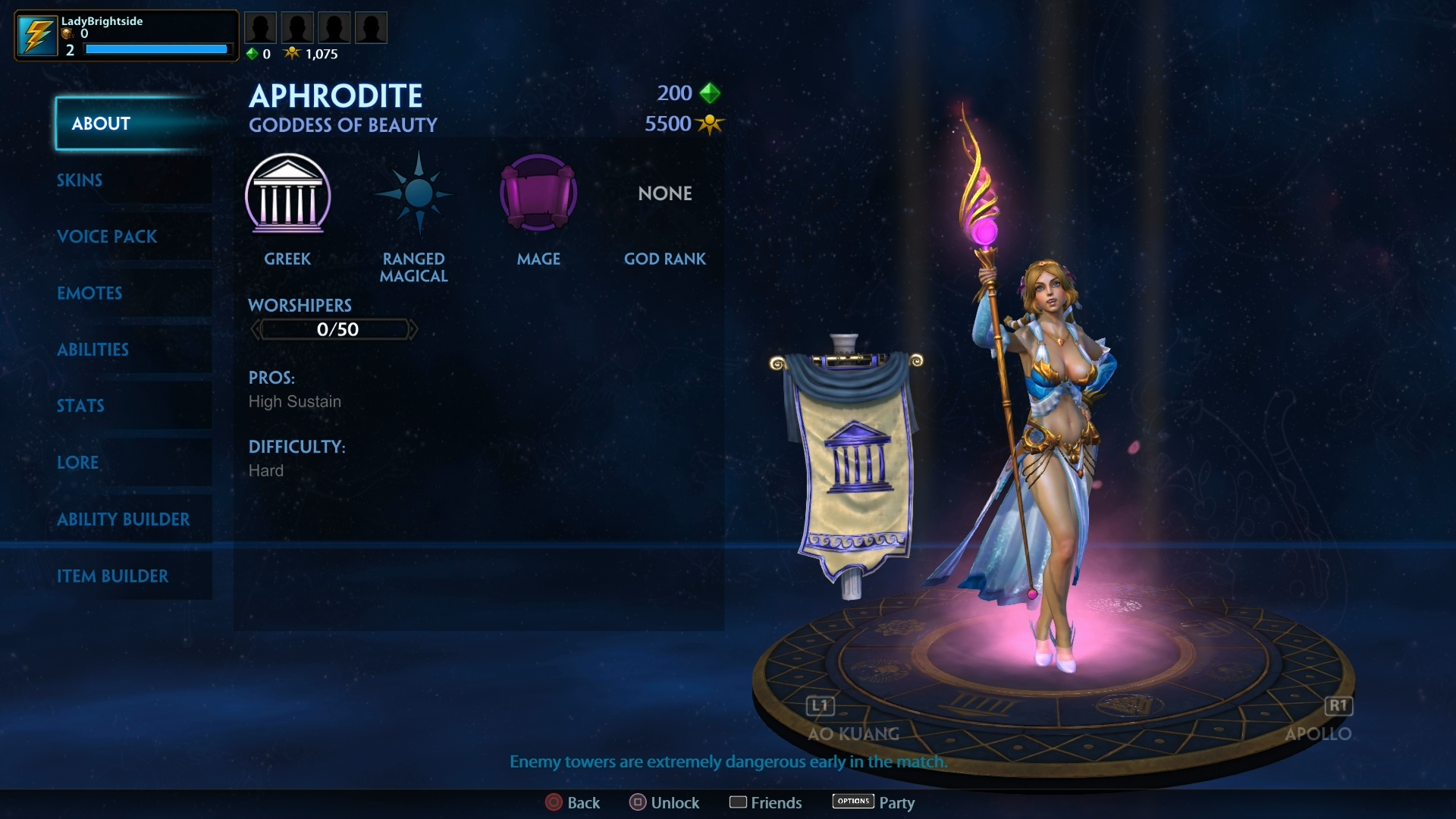This screenshot has height=819, width=1456.
Task: Toggle the first empty party slot
Action: click(x=260, y=27)
